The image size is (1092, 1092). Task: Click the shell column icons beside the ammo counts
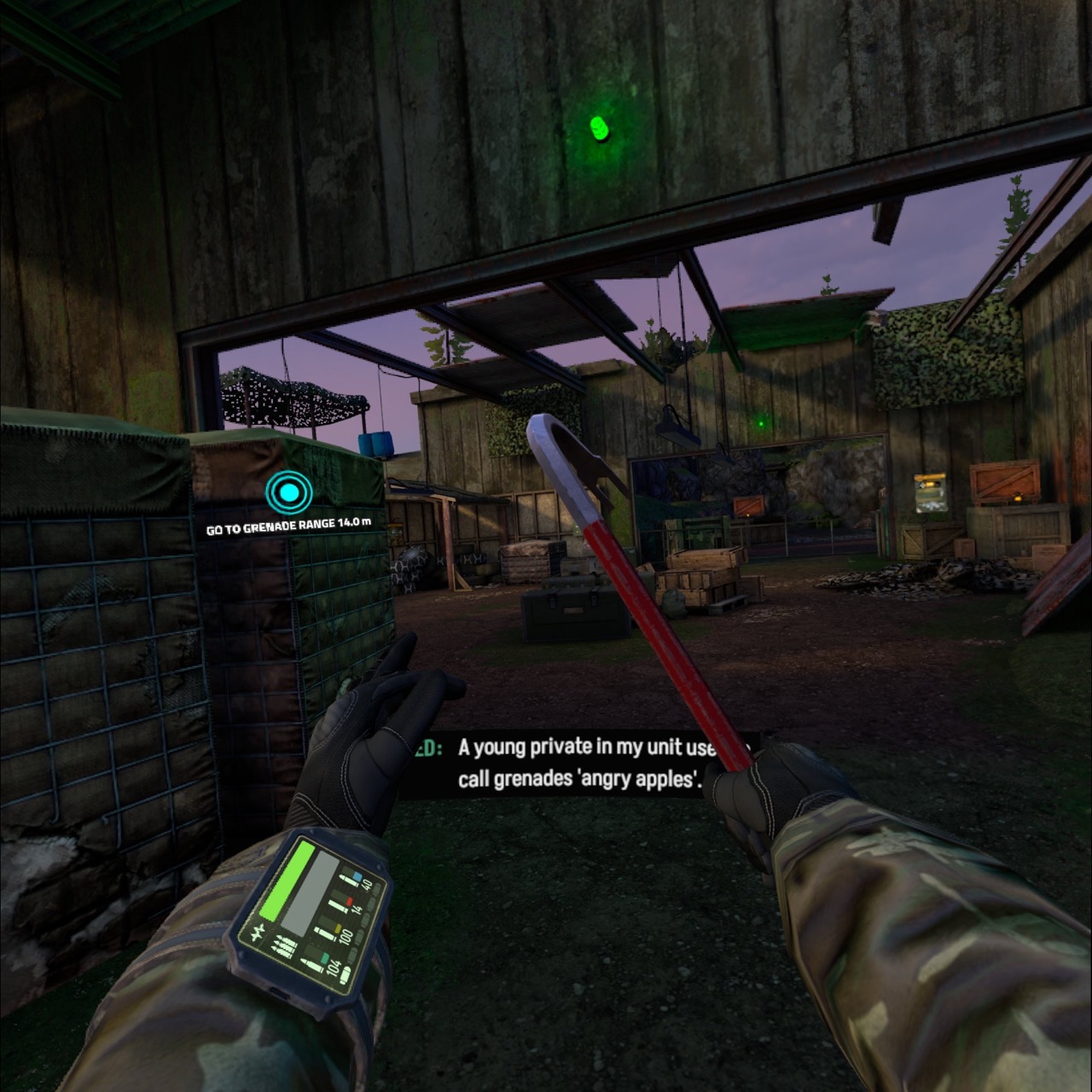click(x=366, y=917)
